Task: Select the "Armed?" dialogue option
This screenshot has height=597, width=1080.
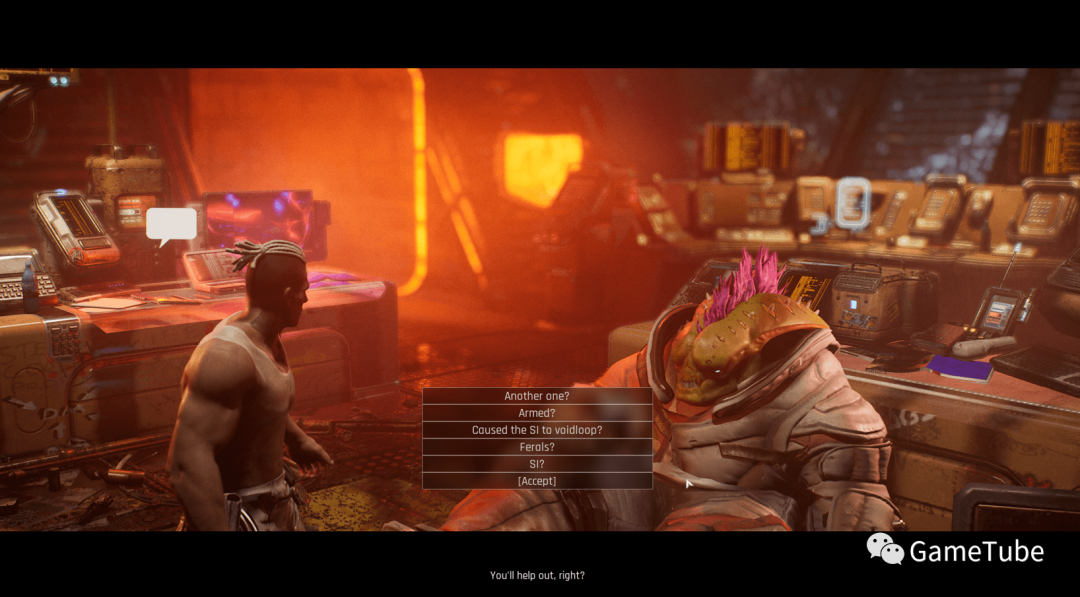Action: click(x=537, y=413)
